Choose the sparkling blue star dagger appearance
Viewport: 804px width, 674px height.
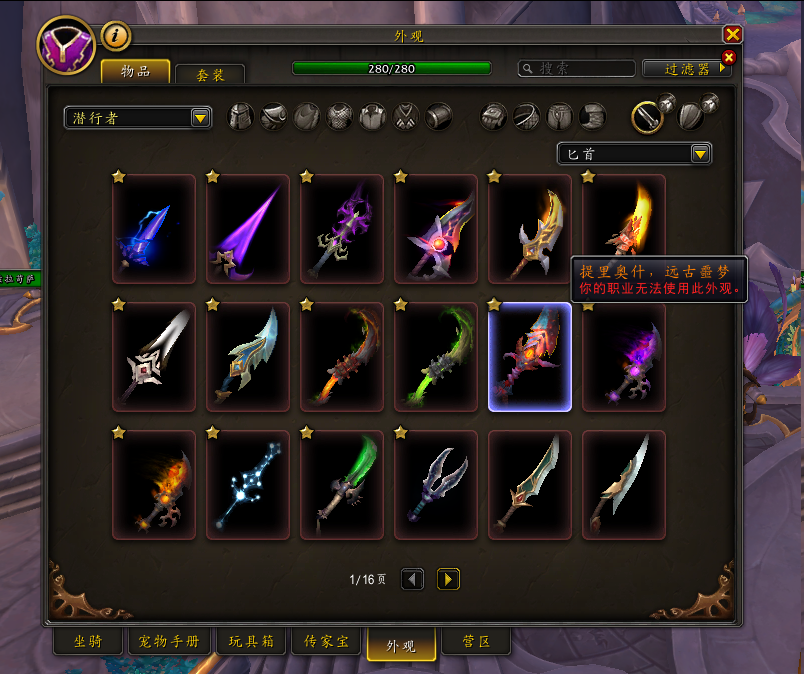point(248,485)
